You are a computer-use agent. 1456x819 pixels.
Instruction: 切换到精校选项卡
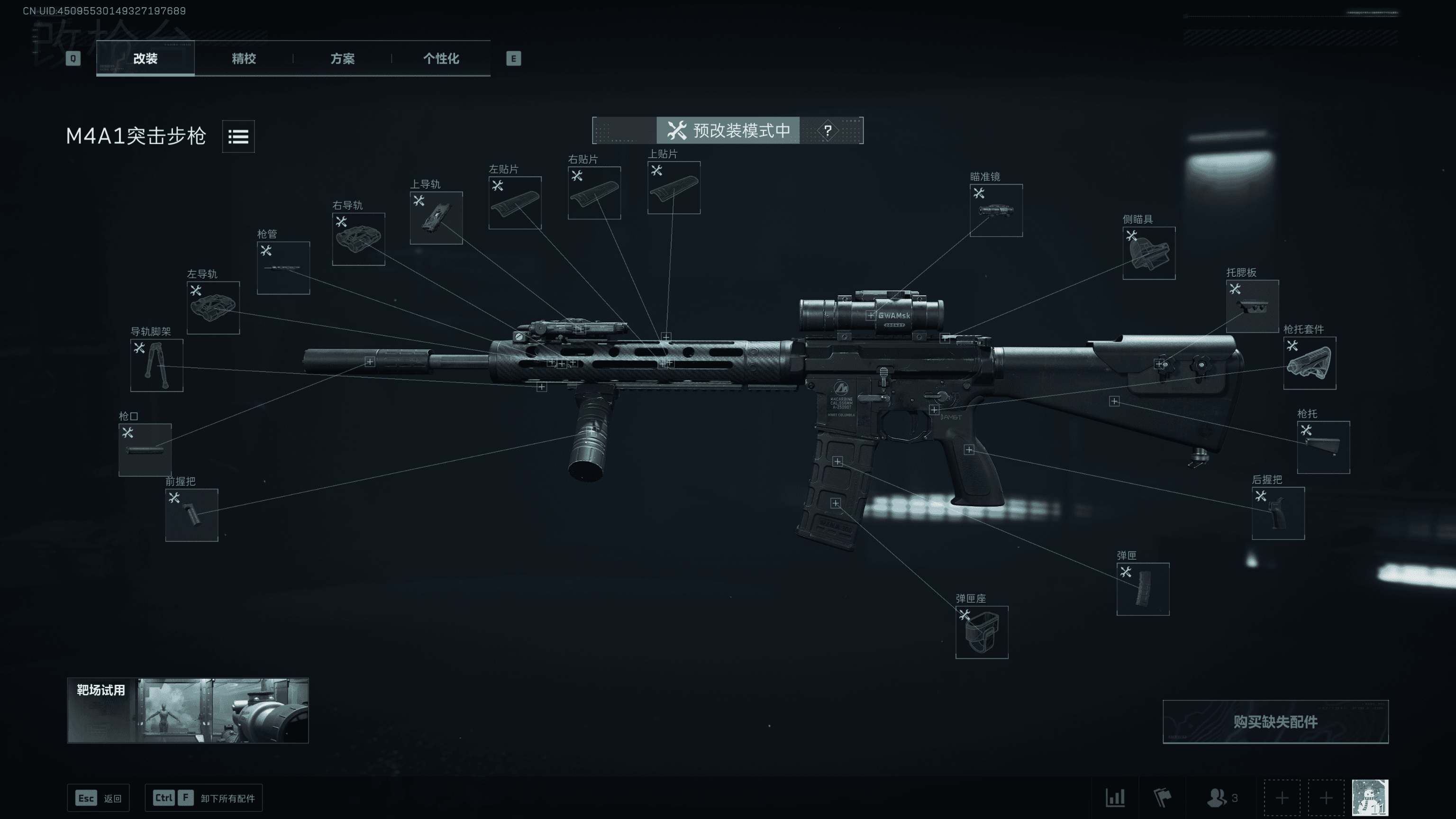tap(243, 59)
